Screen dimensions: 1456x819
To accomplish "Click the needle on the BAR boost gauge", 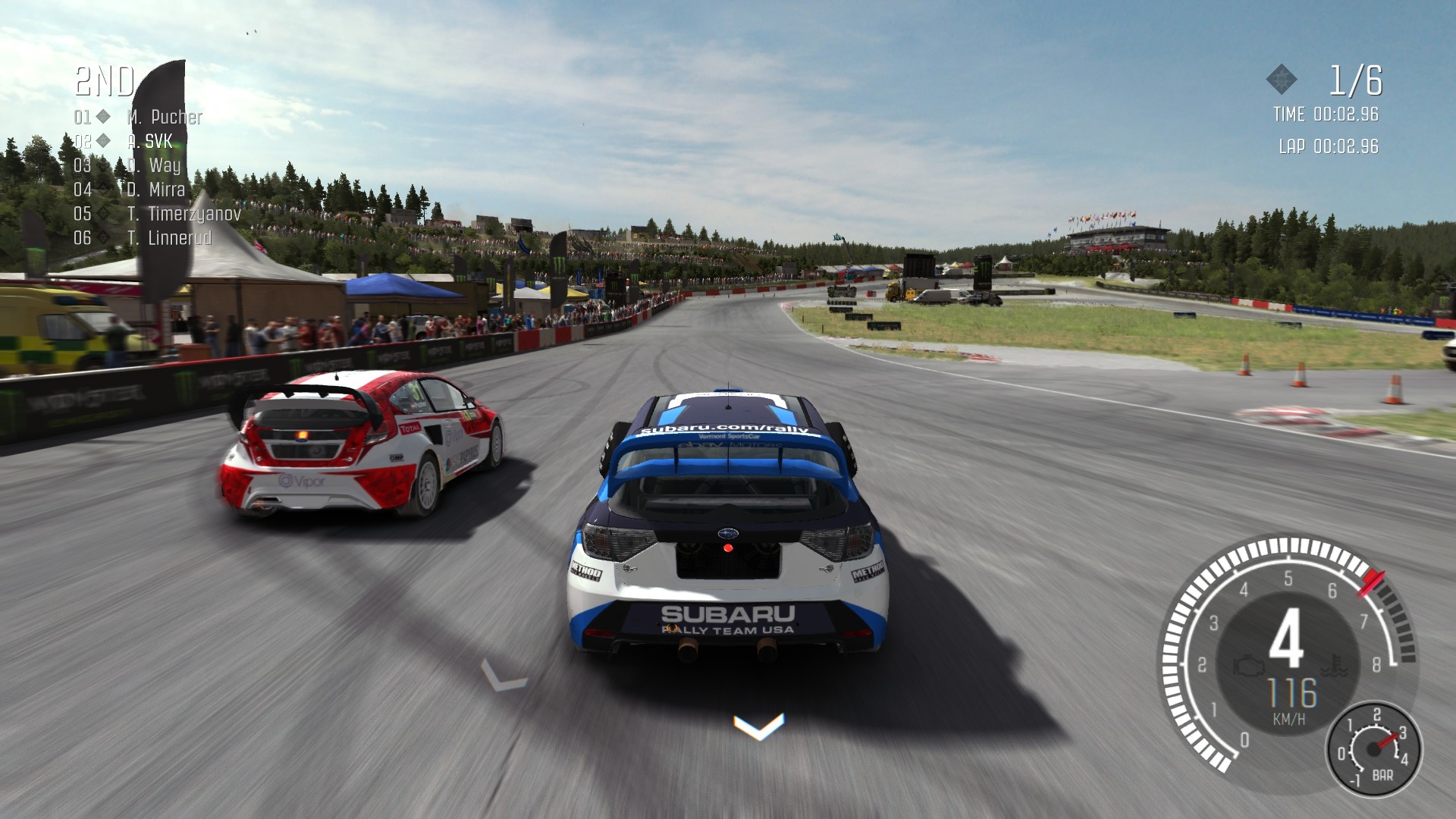I will [x=1385, y=742].
